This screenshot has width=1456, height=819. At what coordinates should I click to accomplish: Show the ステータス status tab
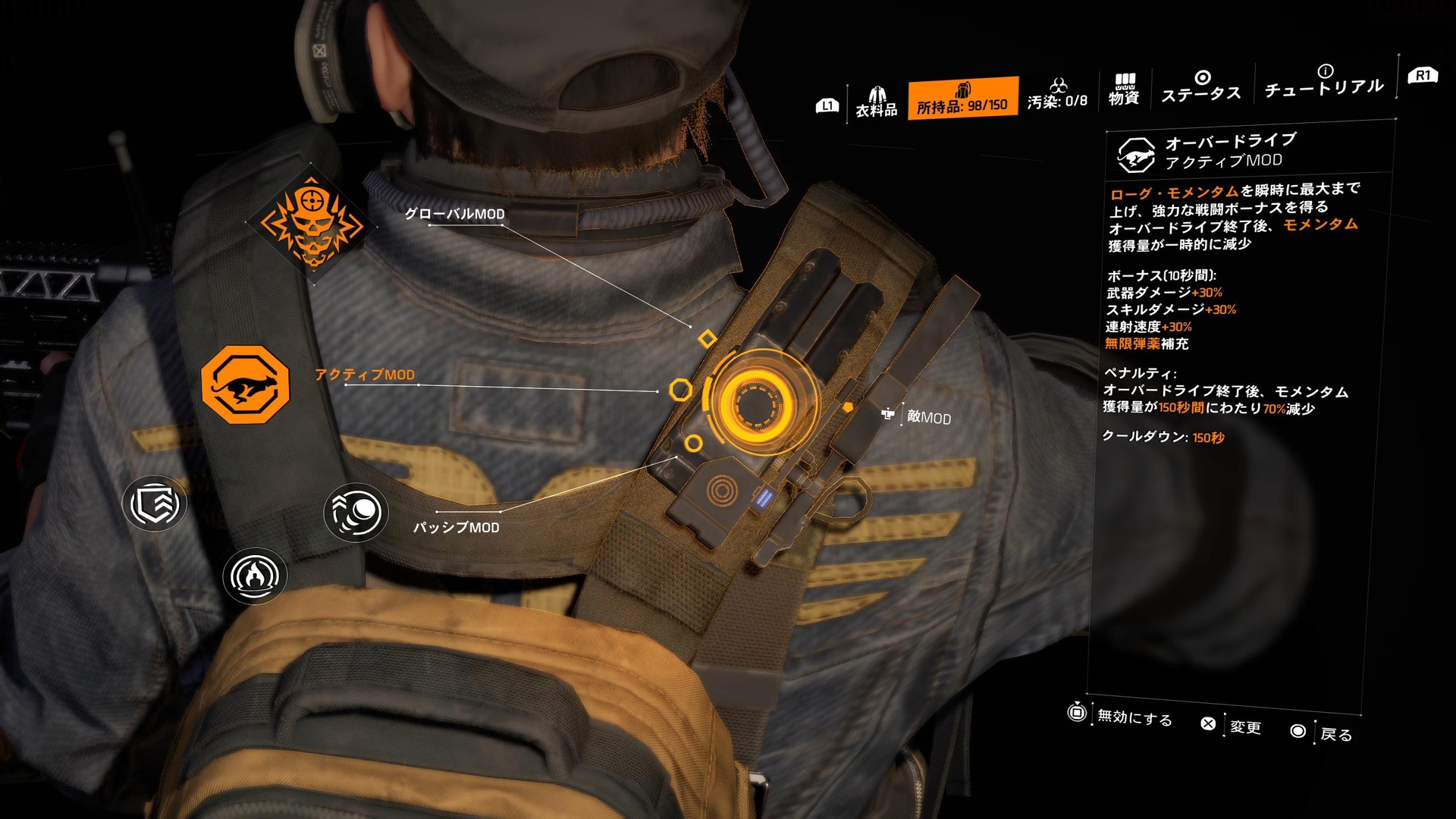coord(1201,86)
